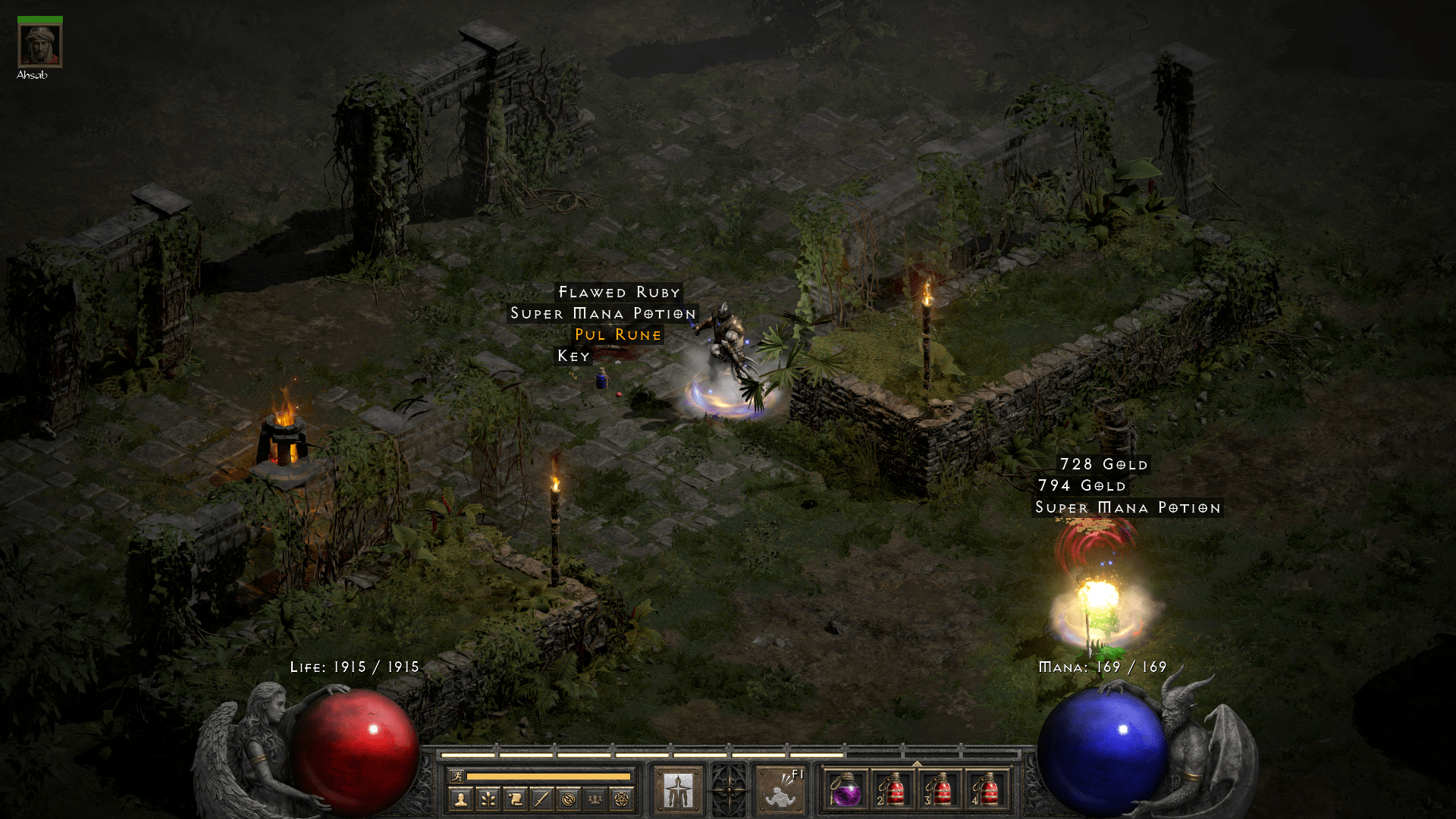Viewport: 1456px width, 819px height.
Task: Open the Automap spiral icon
Action: tap(569, 798)
